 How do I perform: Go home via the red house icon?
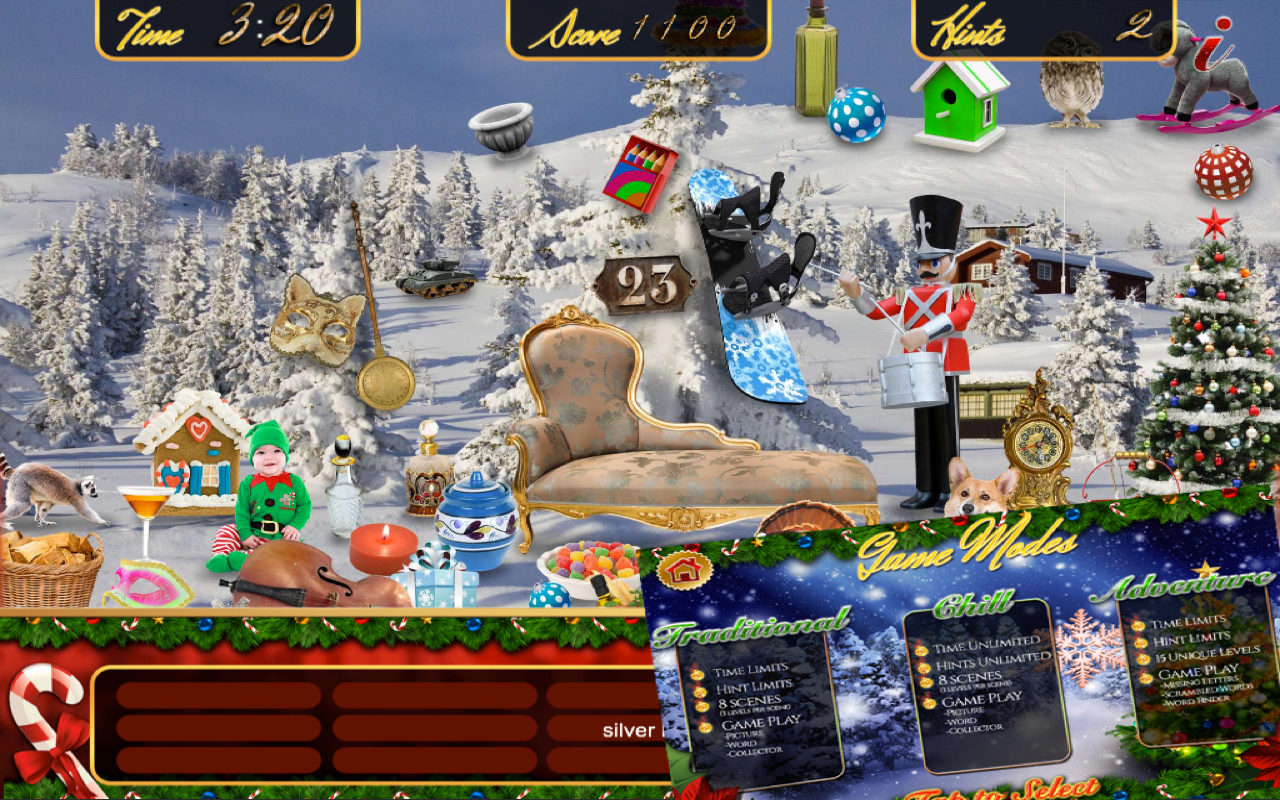[685, 571]
